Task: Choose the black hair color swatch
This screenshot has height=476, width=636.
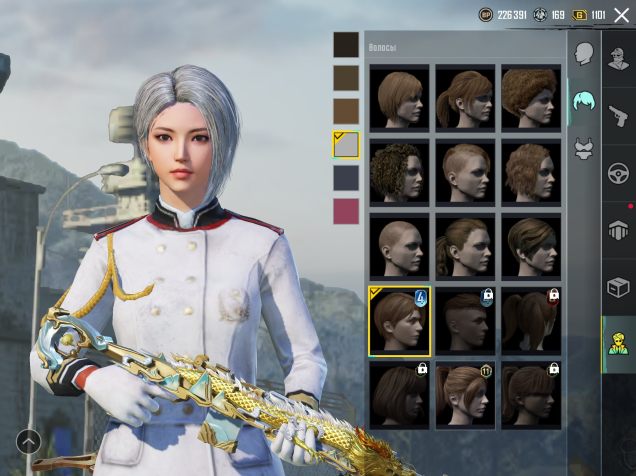Action: click(346, 44)
